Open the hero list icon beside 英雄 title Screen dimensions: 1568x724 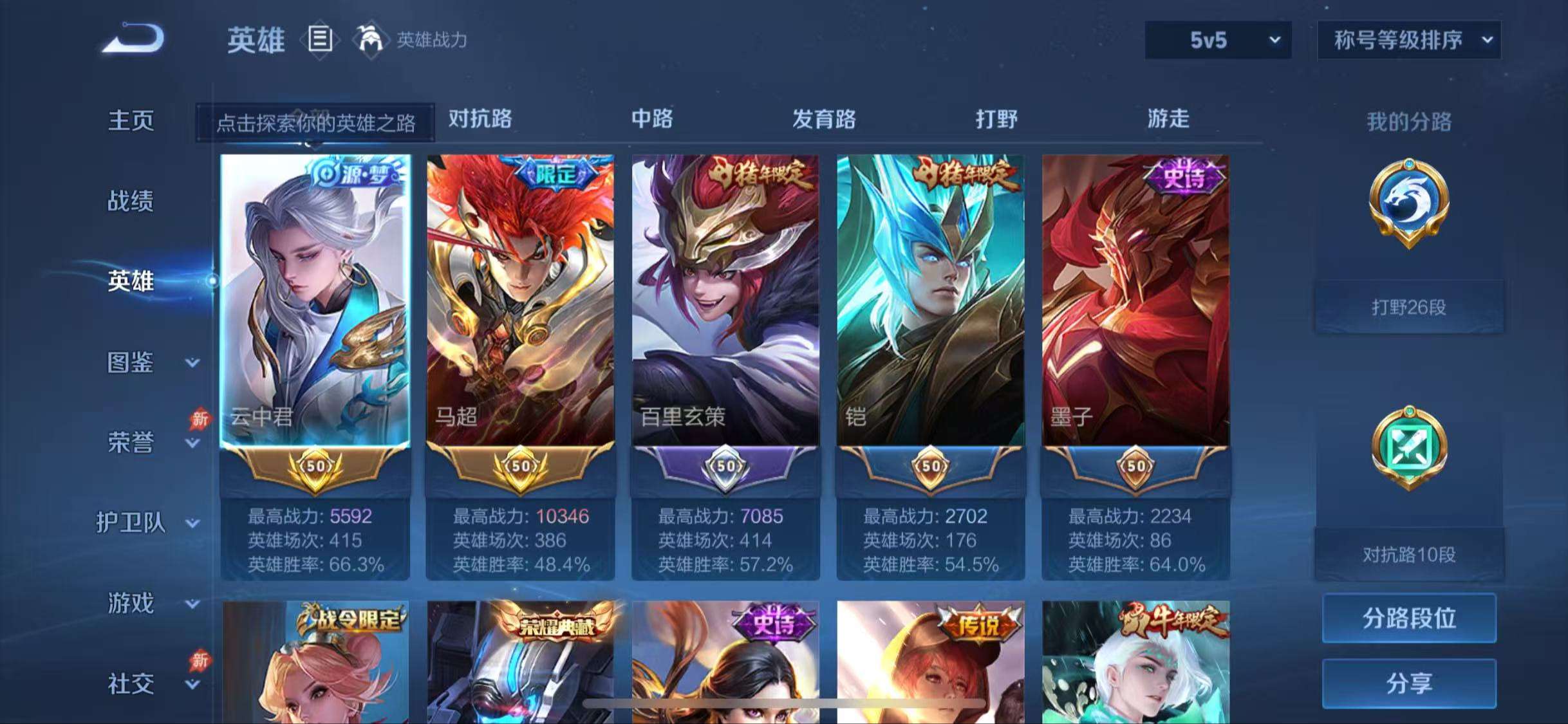pos(320,40)
